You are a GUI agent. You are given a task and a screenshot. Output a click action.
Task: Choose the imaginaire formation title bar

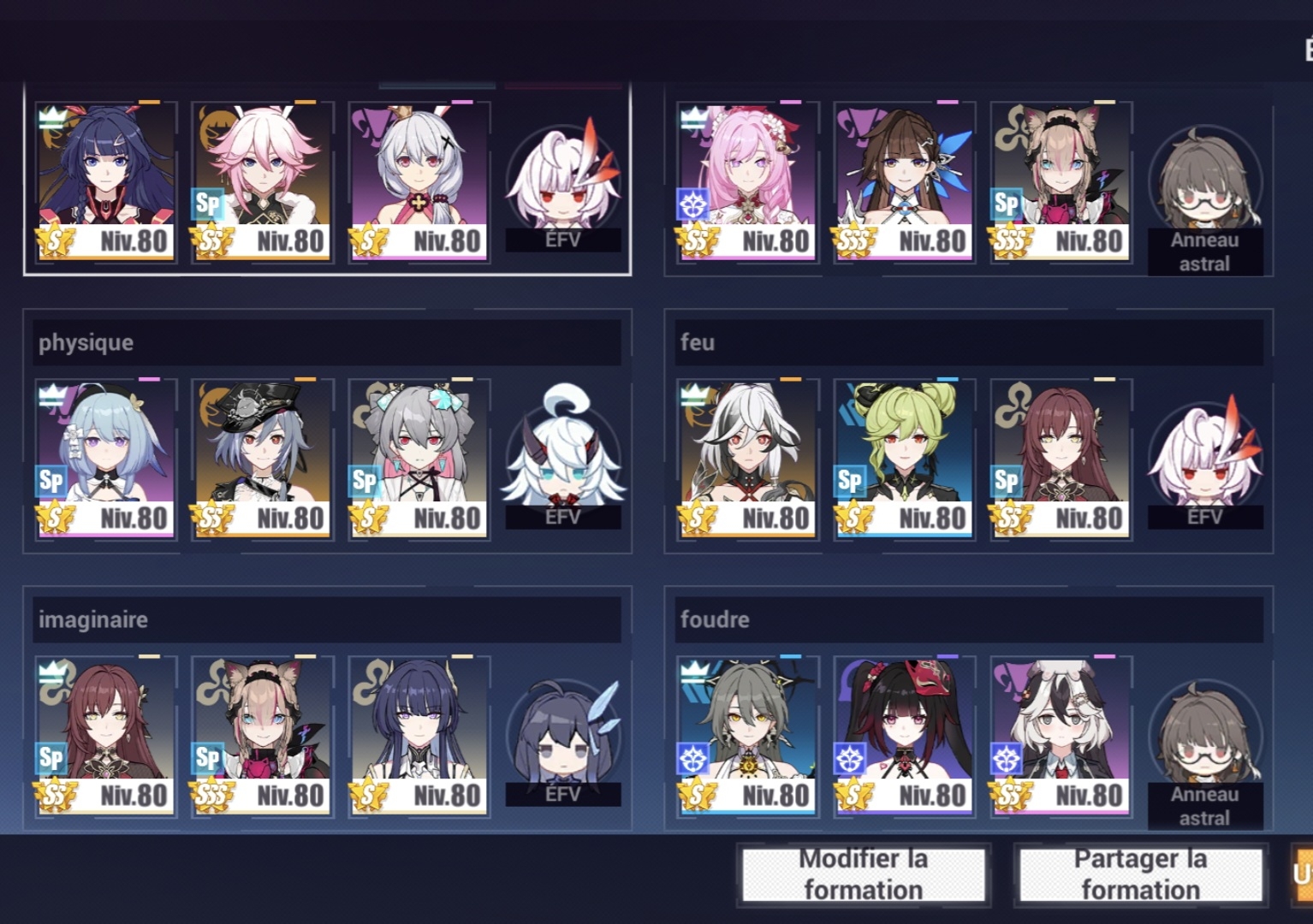327,619
